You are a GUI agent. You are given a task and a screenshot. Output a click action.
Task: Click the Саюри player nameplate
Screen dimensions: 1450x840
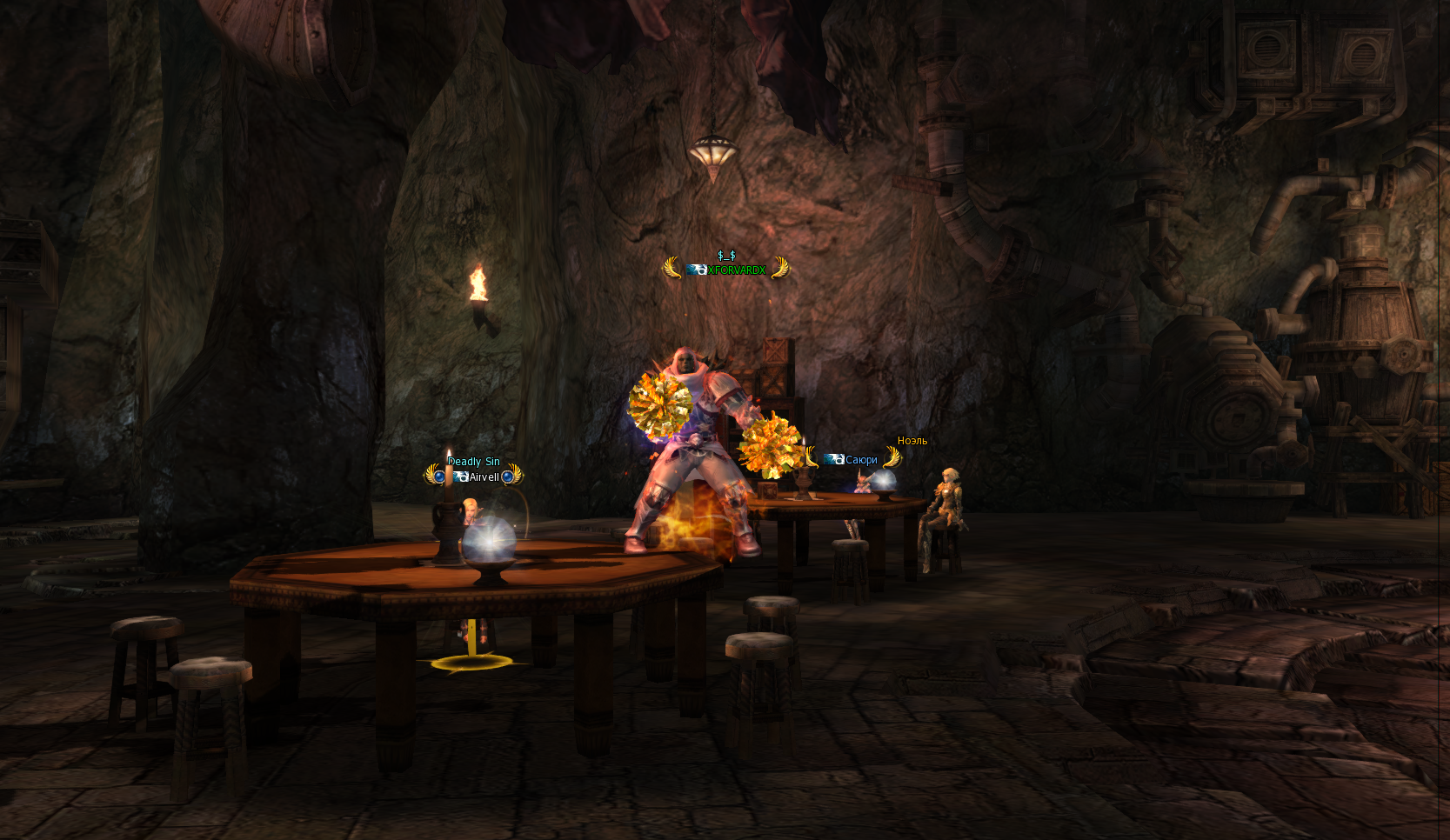860,460
